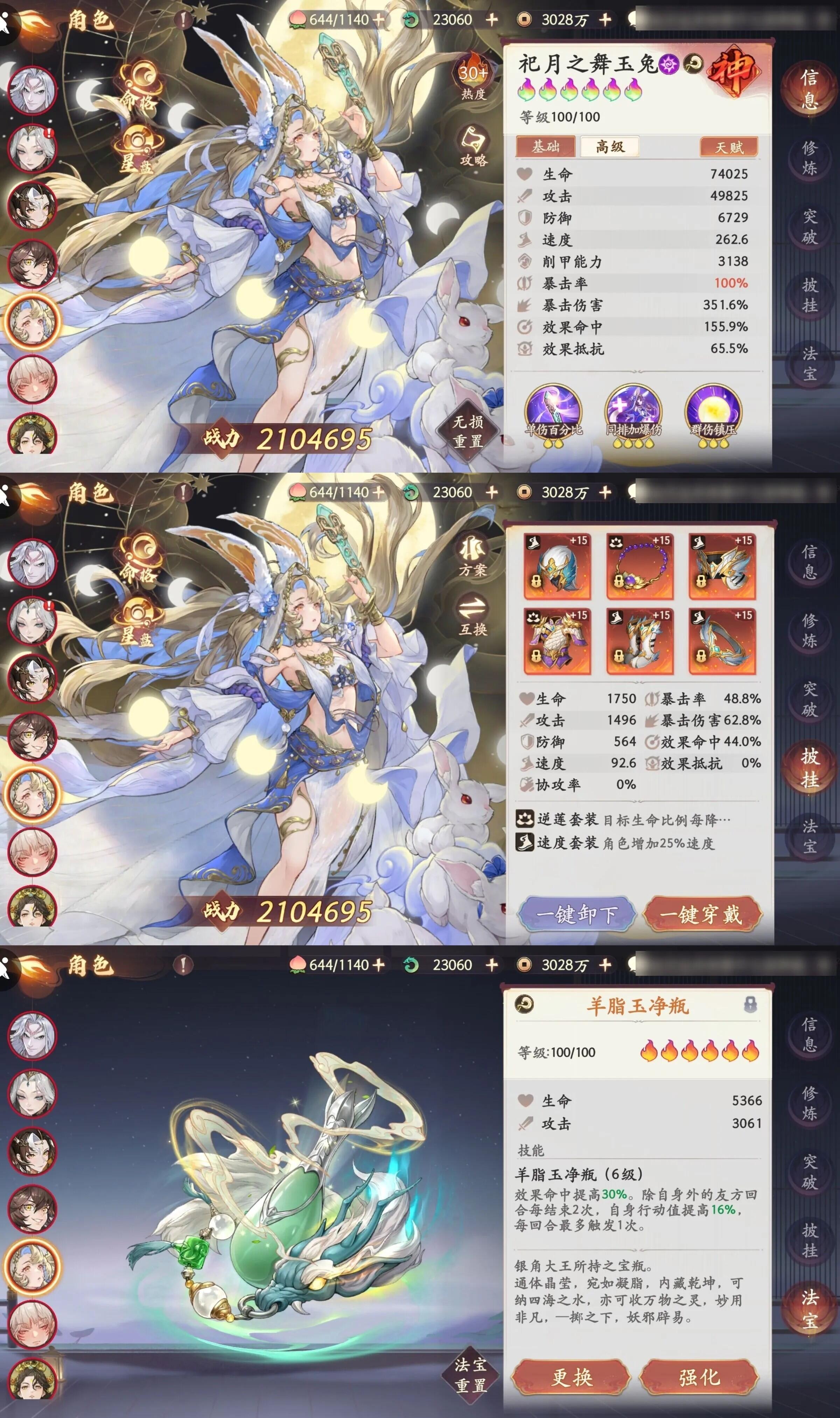Toggle the lock on the purple necklace equipment
Image resolution: width=840 pixels, height=1418 pixels.
(x=619, y=582)
